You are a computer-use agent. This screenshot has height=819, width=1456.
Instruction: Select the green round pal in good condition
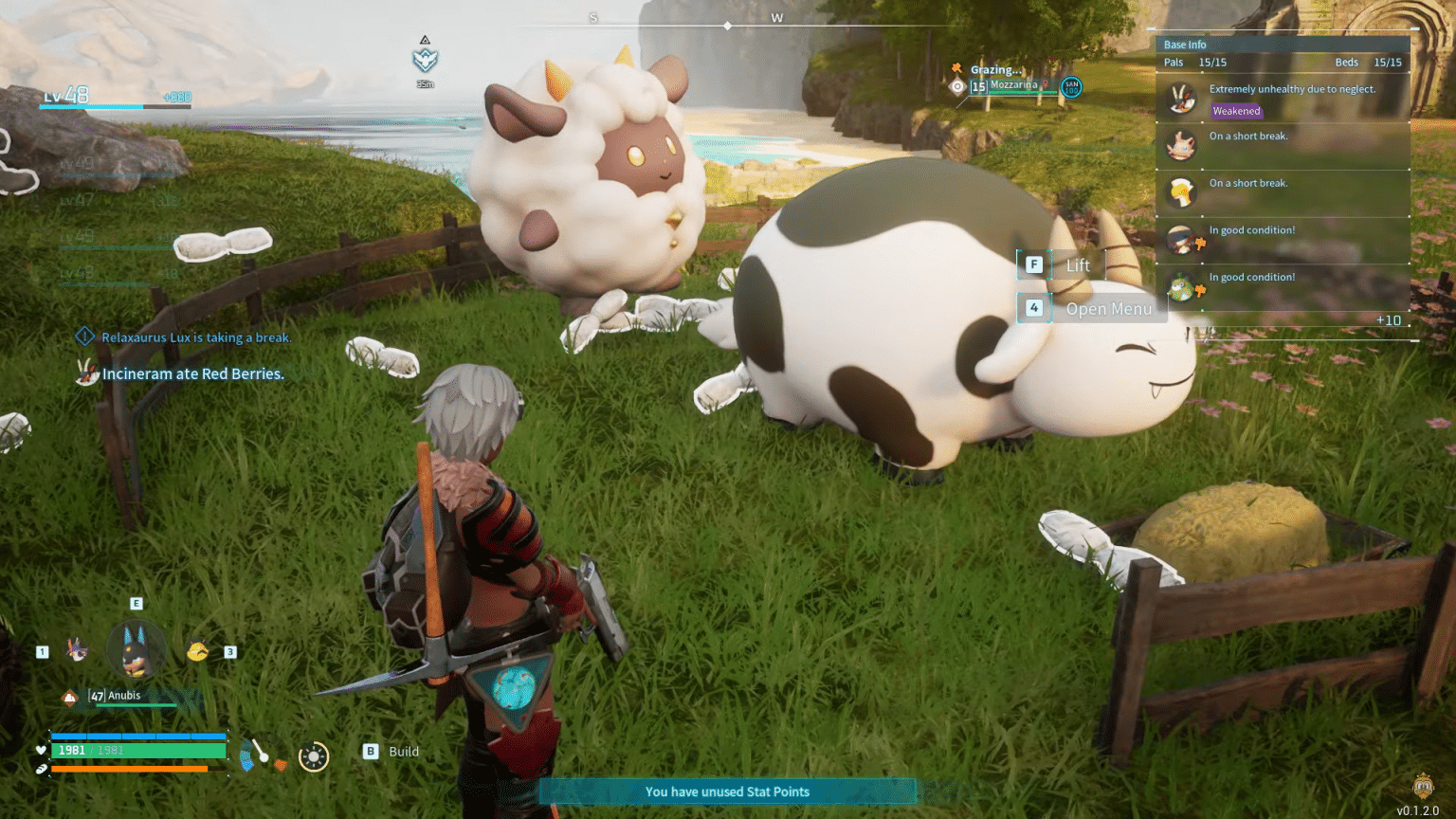1181,287
